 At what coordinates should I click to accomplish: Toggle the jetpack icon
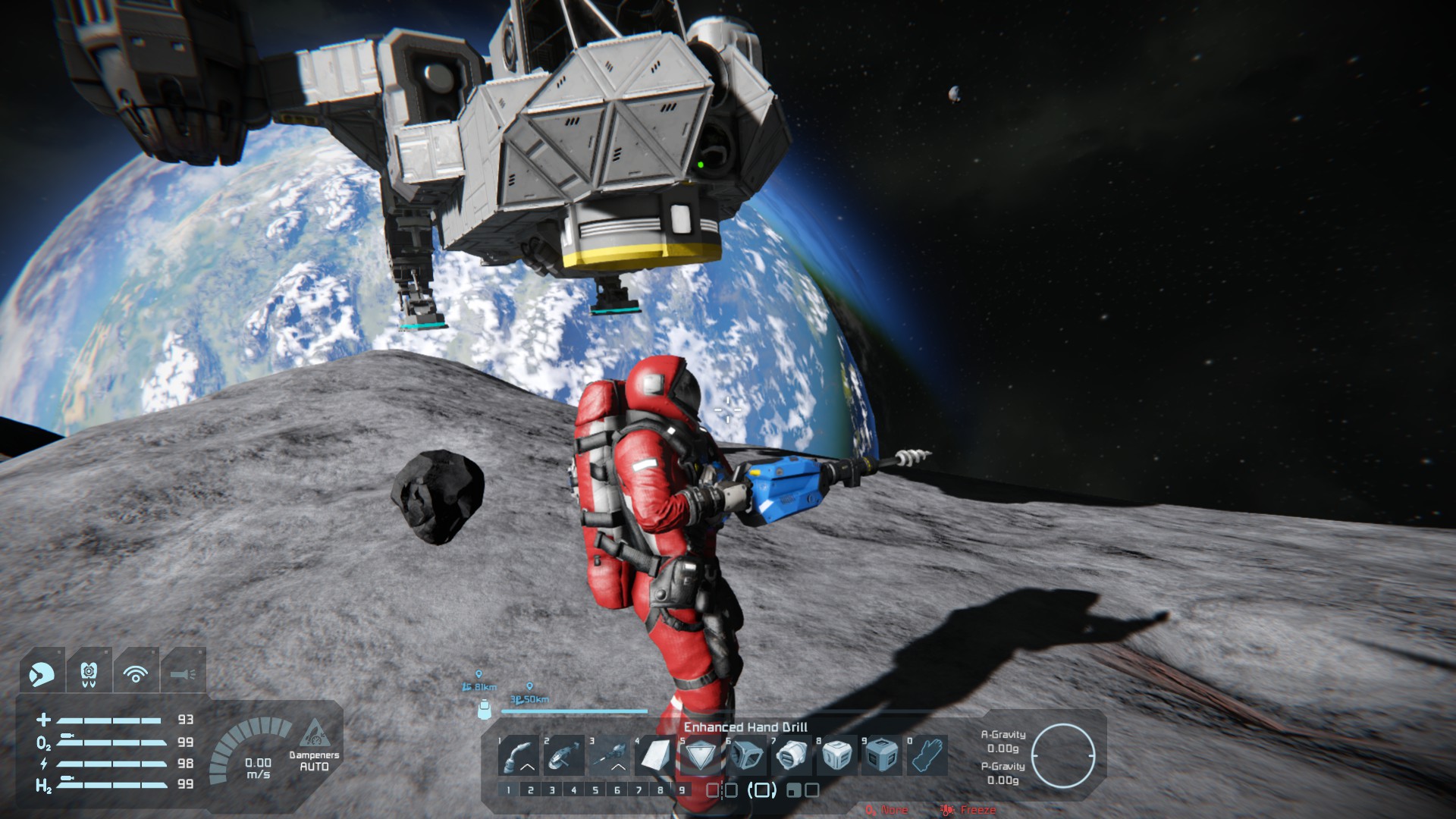[x=89, y=673]
